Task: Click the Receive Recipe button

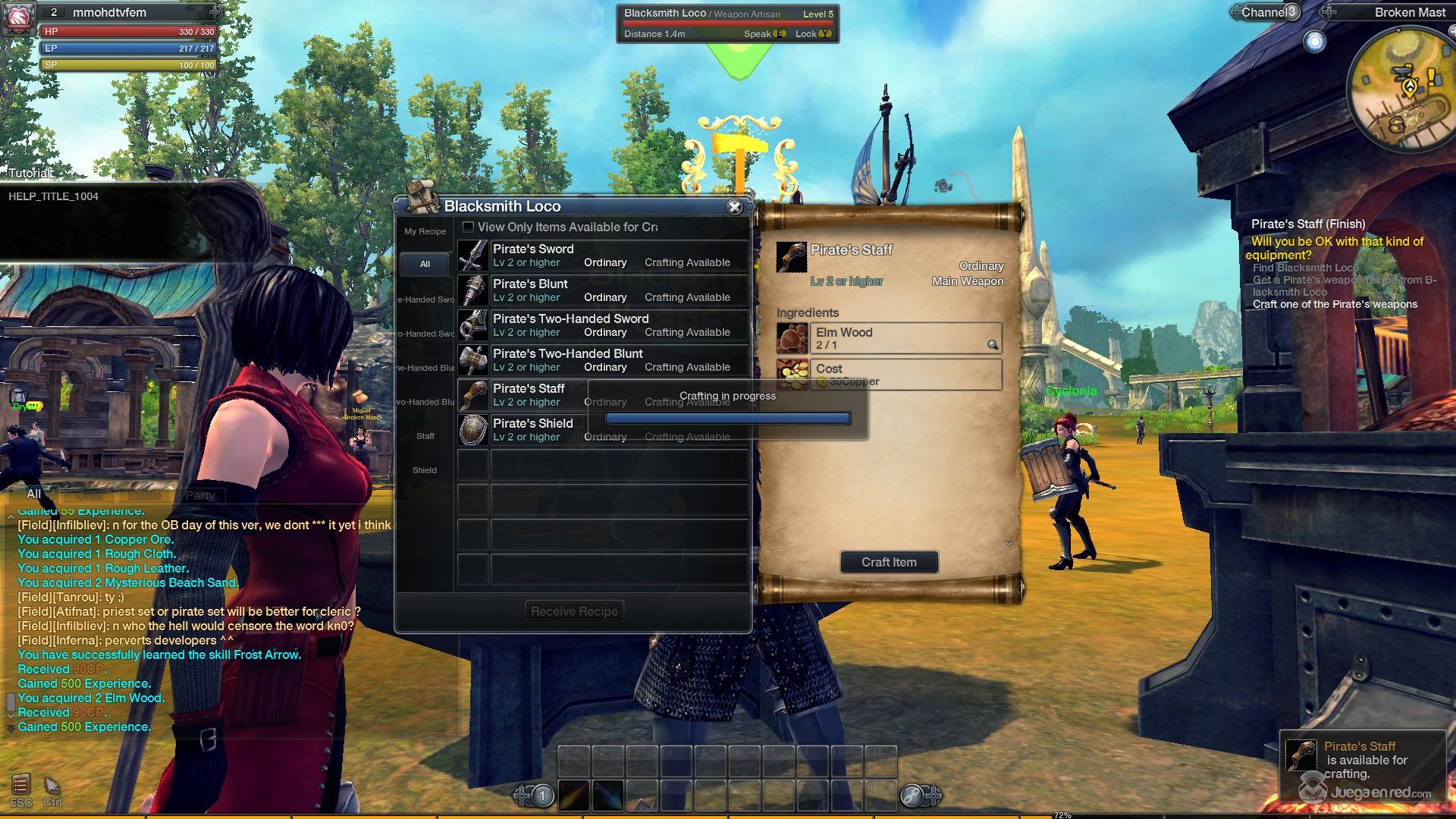Action: tap(574, 611)
